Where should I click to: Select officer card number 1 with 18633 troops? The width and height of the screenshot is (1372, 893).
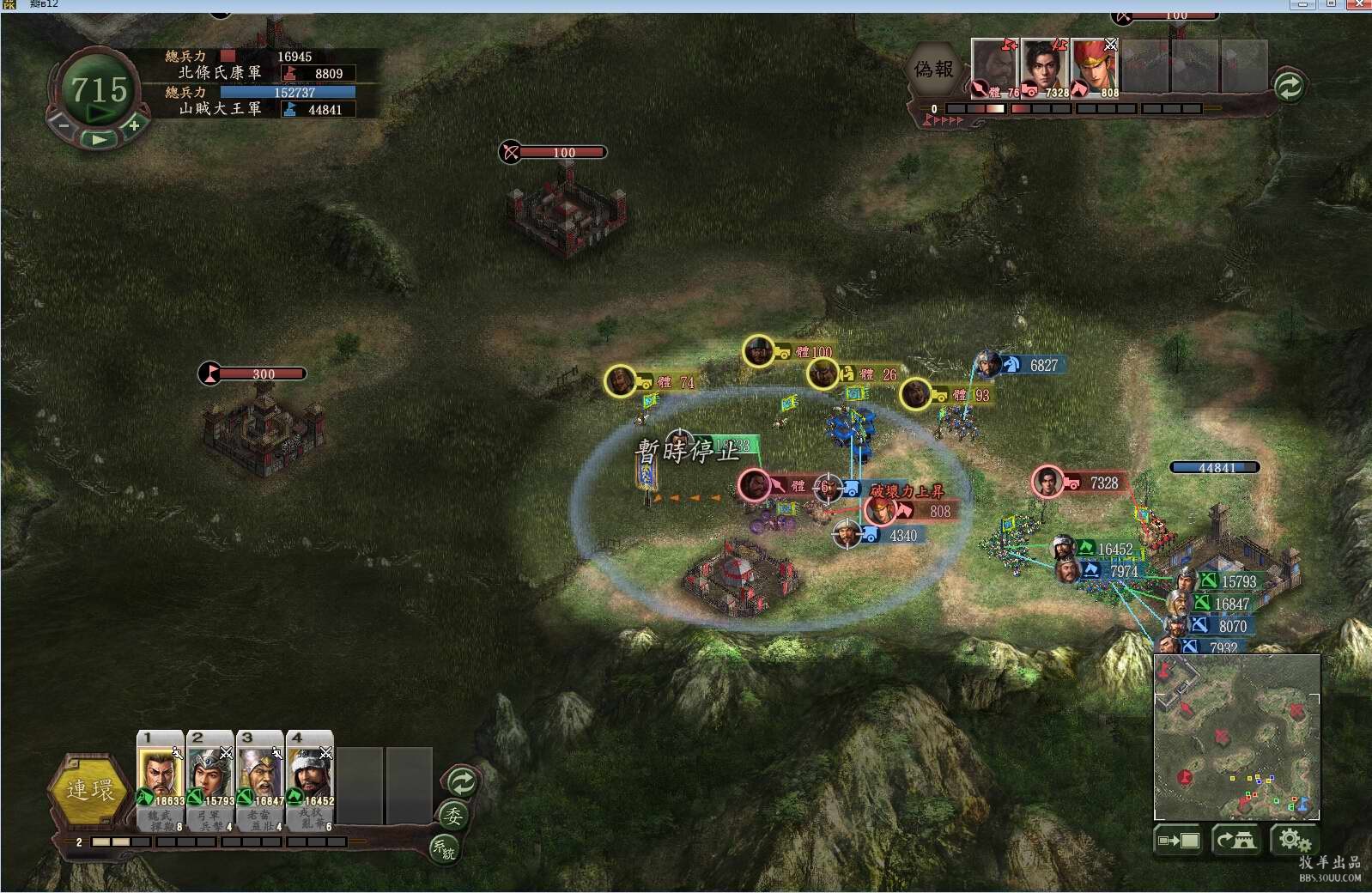[160, 778]
